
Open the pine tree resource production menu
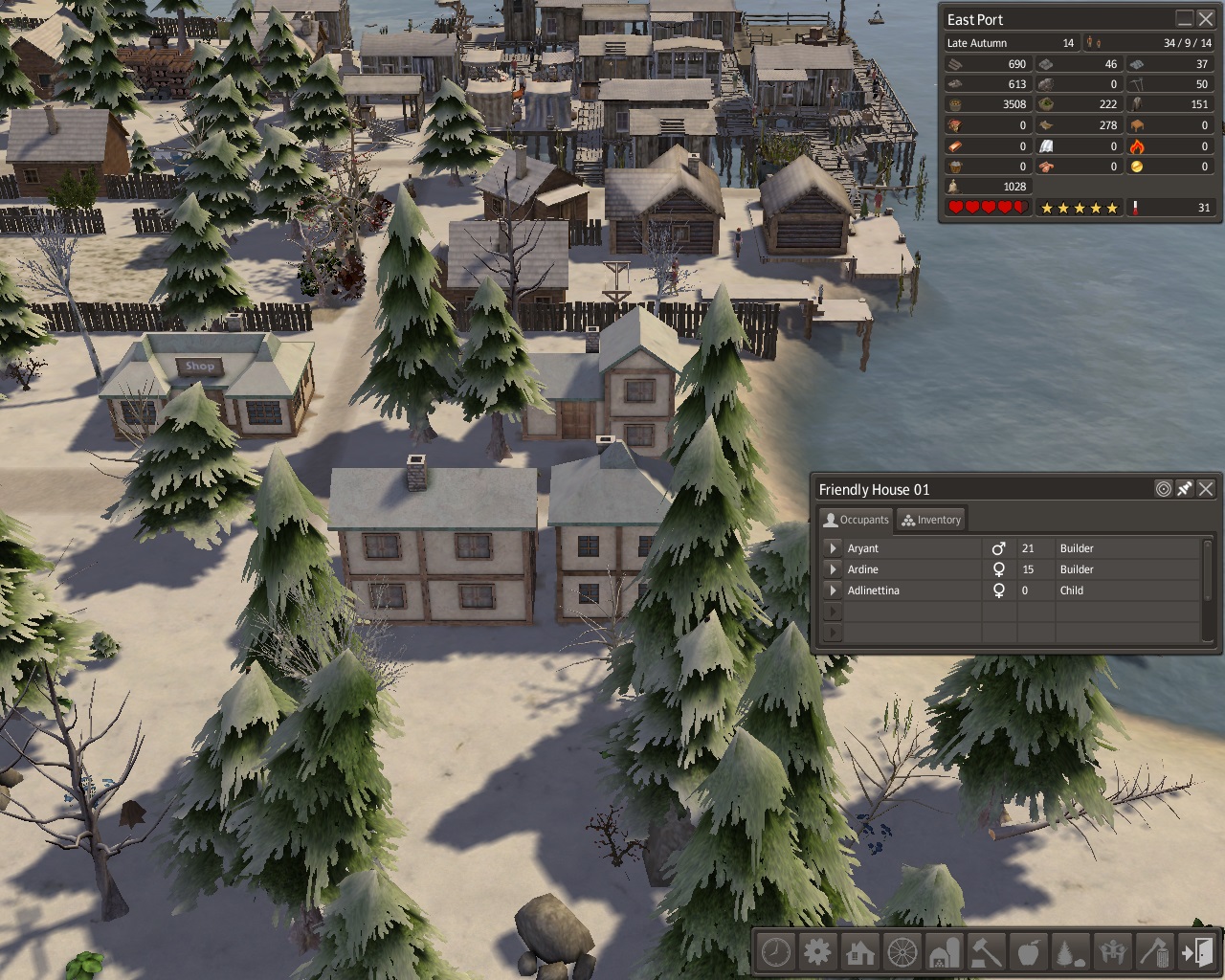pos(1070,952)
